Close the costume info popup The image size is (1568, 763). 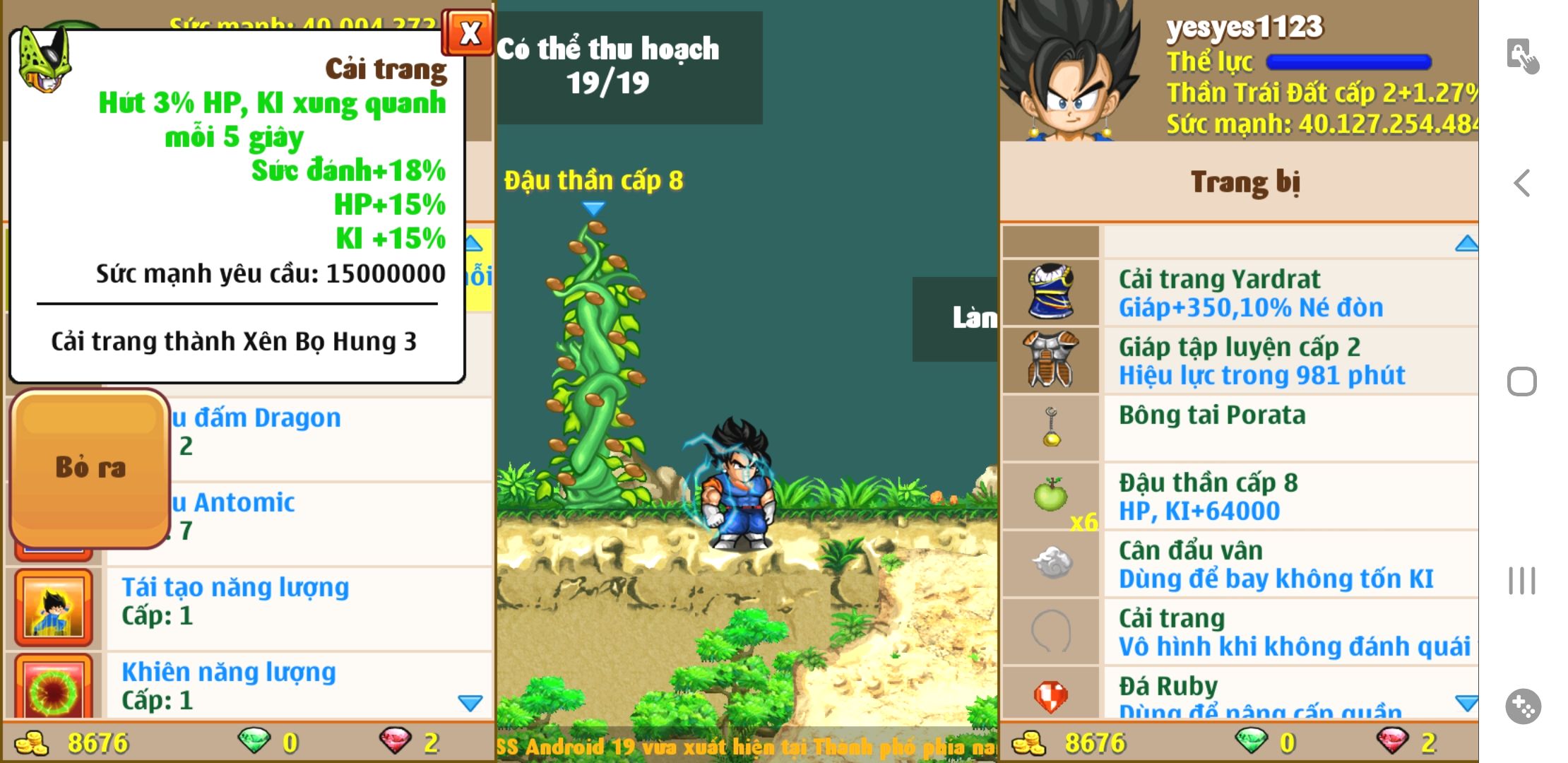pos(468,32)
